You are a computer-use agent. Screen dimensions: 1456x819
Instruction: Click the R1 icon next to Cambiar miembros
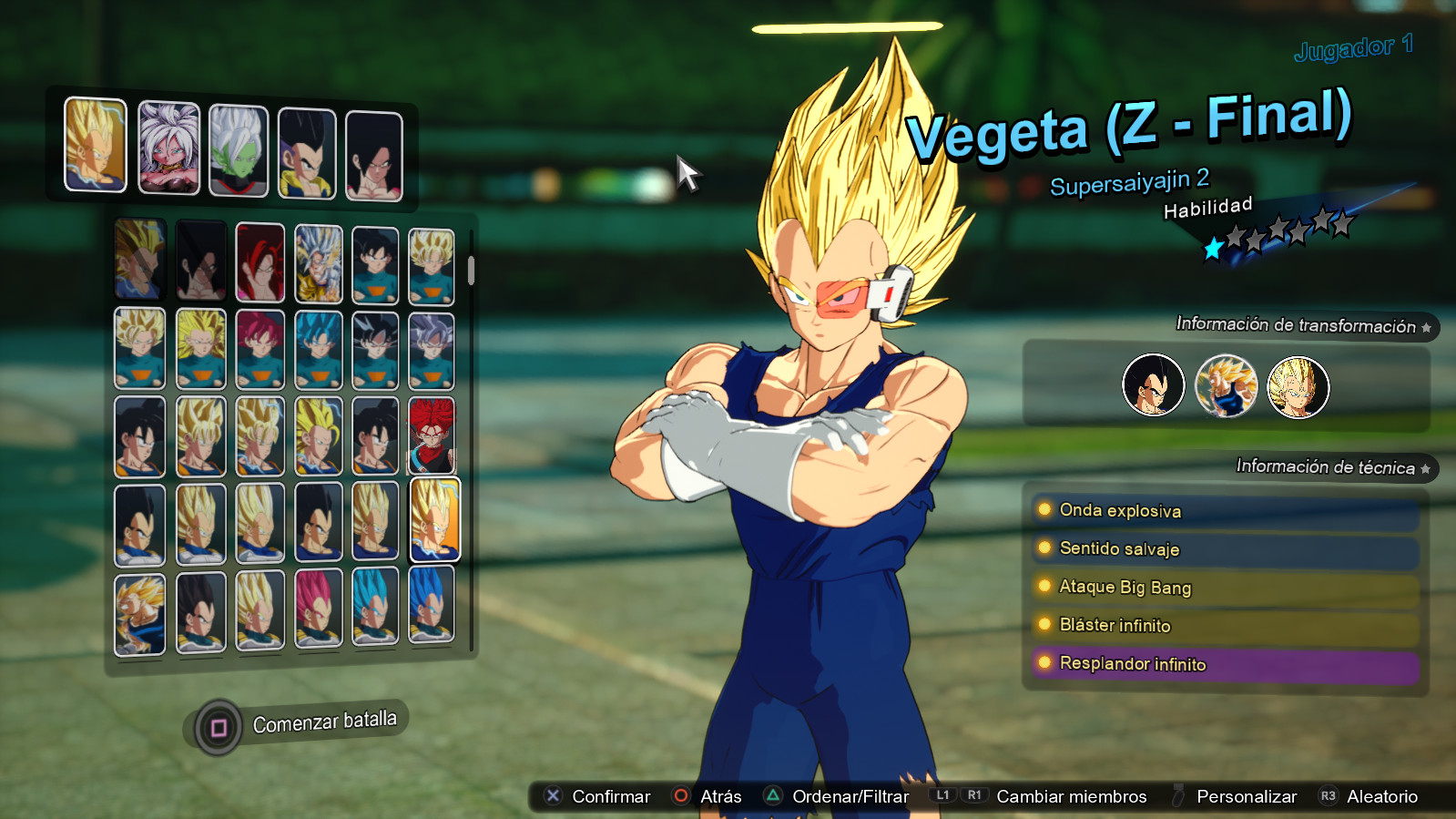click(972, 794)
